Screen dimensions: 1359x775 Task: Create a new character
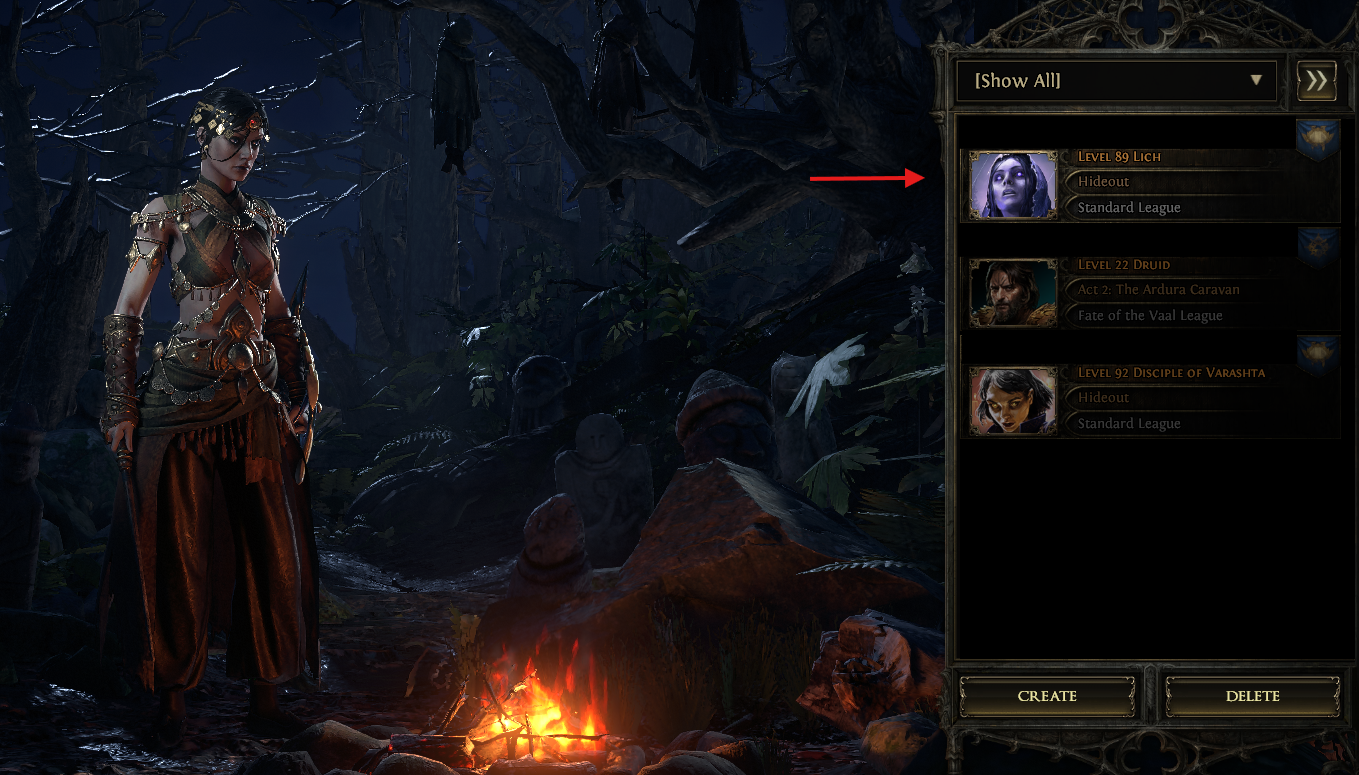(1047, 696)
